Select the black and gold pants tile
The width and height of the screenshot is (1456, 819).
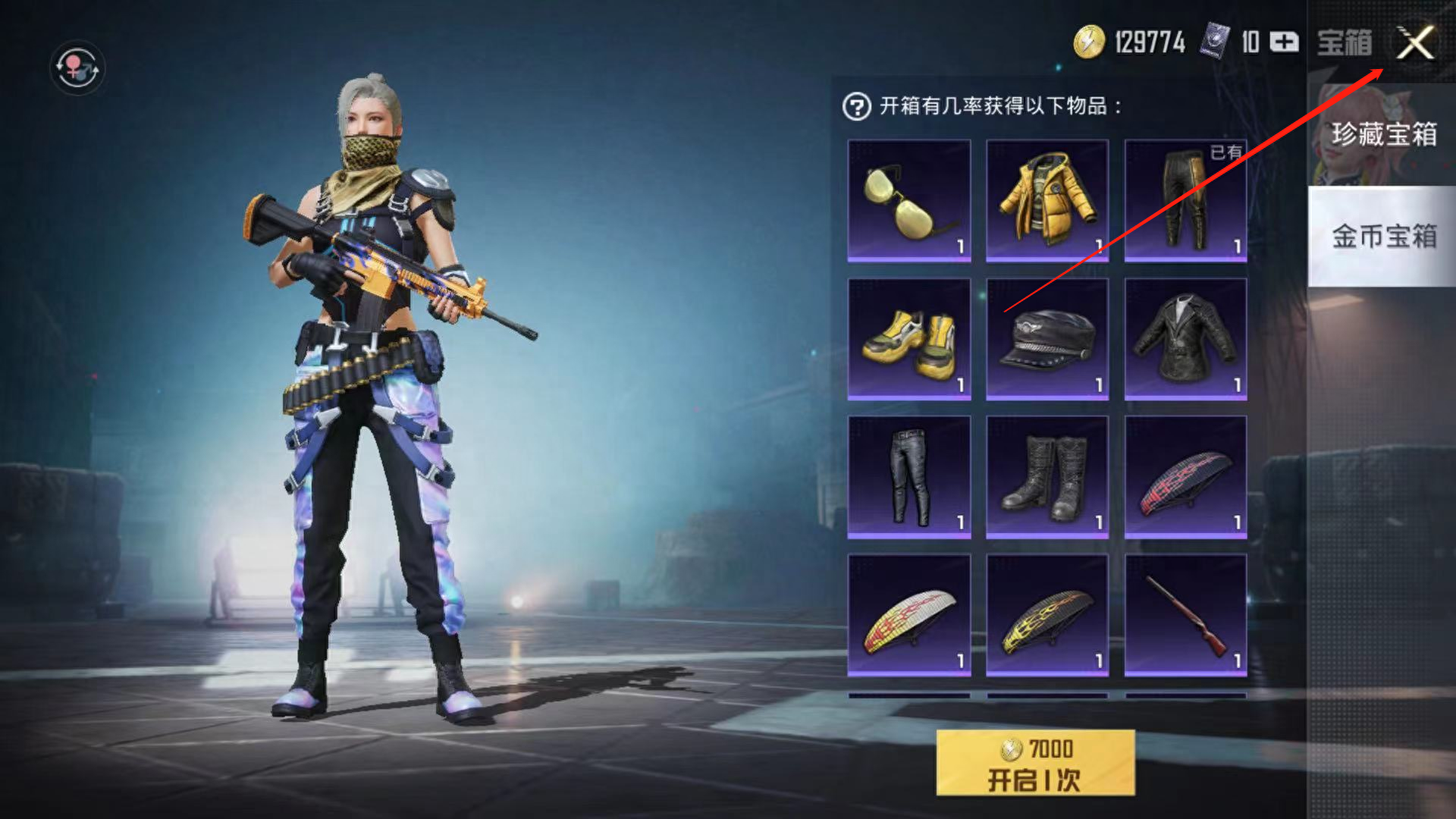[1185, 201]
